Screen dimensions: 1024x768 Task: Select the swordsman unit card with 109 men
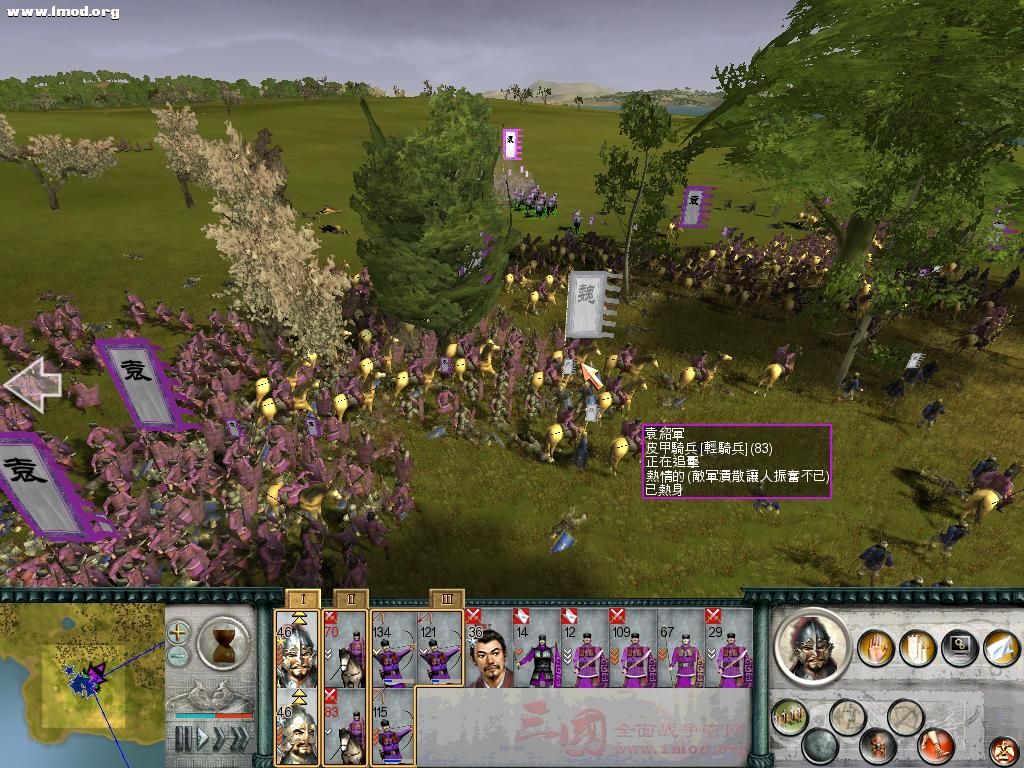[x=633, y=648]
